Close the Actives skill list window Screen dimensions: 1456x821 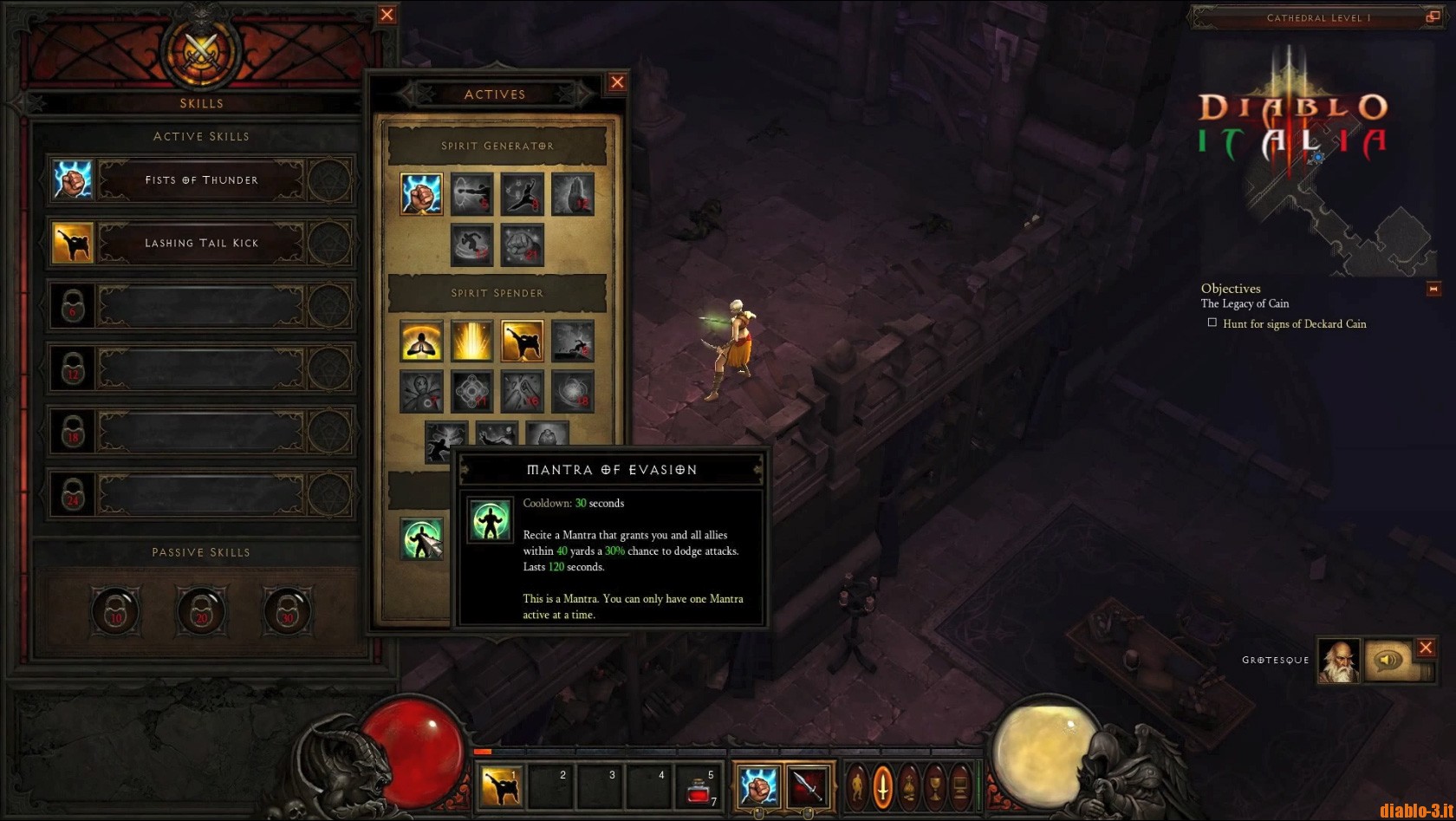pyautogui.click(x=617, y=82)
